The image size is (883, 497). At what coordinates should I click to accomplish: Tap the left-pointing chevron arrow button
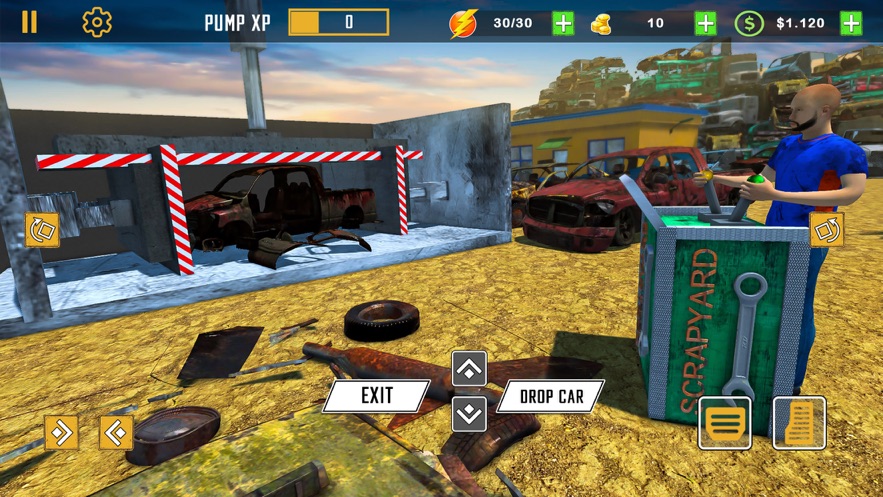116,432
